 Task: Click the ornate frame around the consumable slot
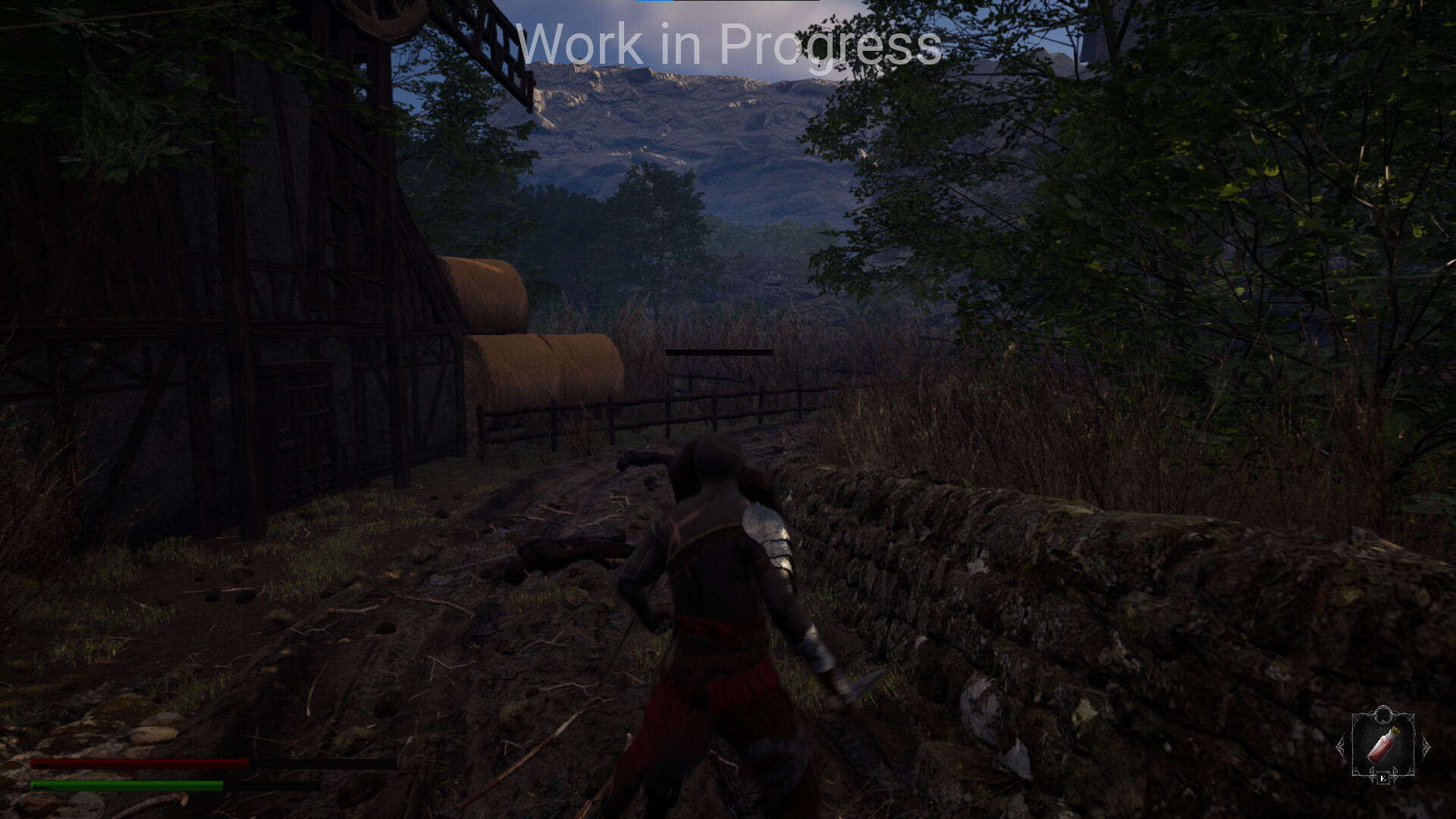[1354, 743]
